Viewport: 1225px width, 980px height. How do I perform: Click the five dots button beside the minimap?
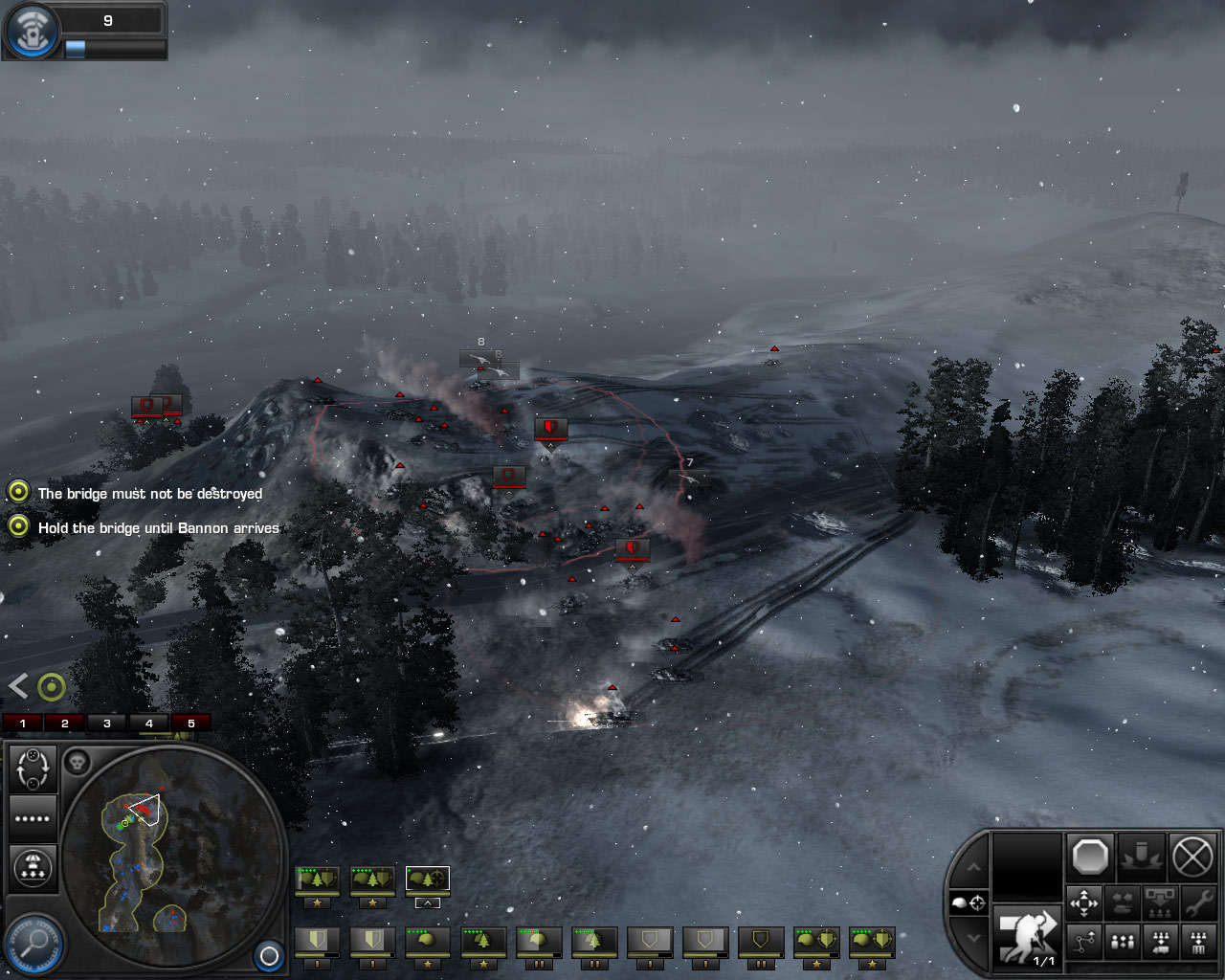(x=33, y=818)
